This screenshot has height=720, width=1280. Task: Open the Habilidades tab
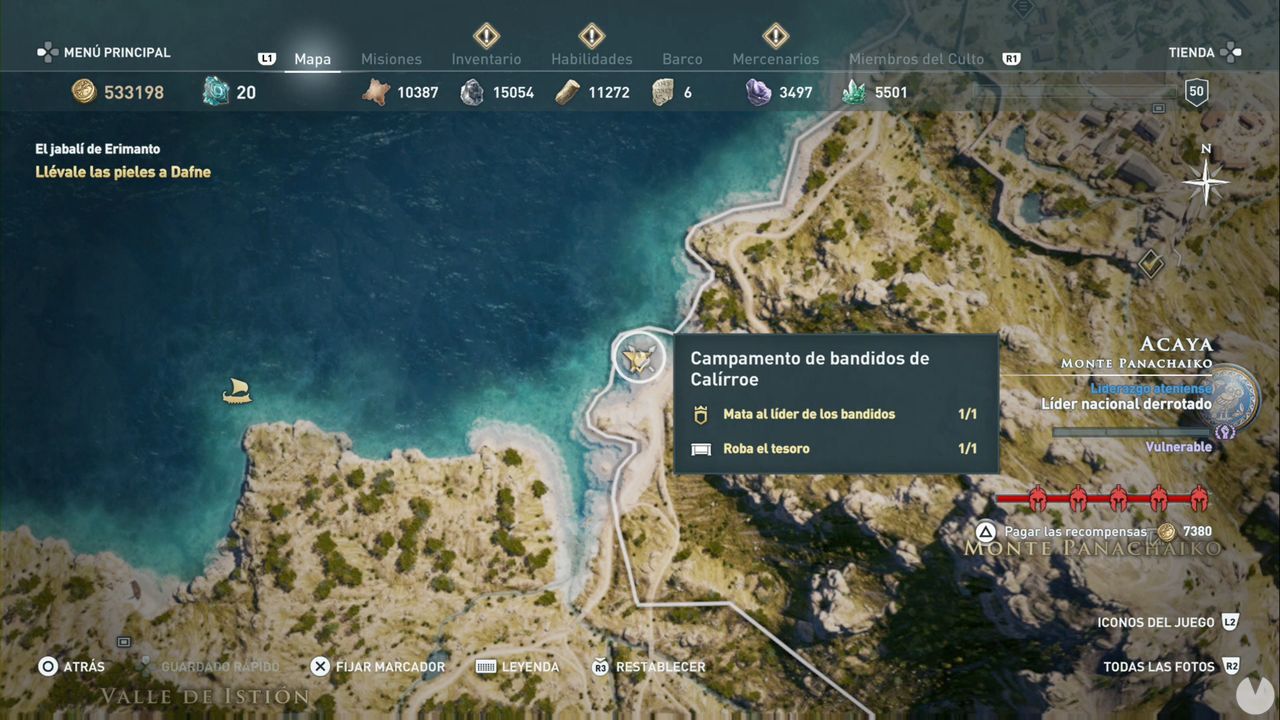[590, 59]
